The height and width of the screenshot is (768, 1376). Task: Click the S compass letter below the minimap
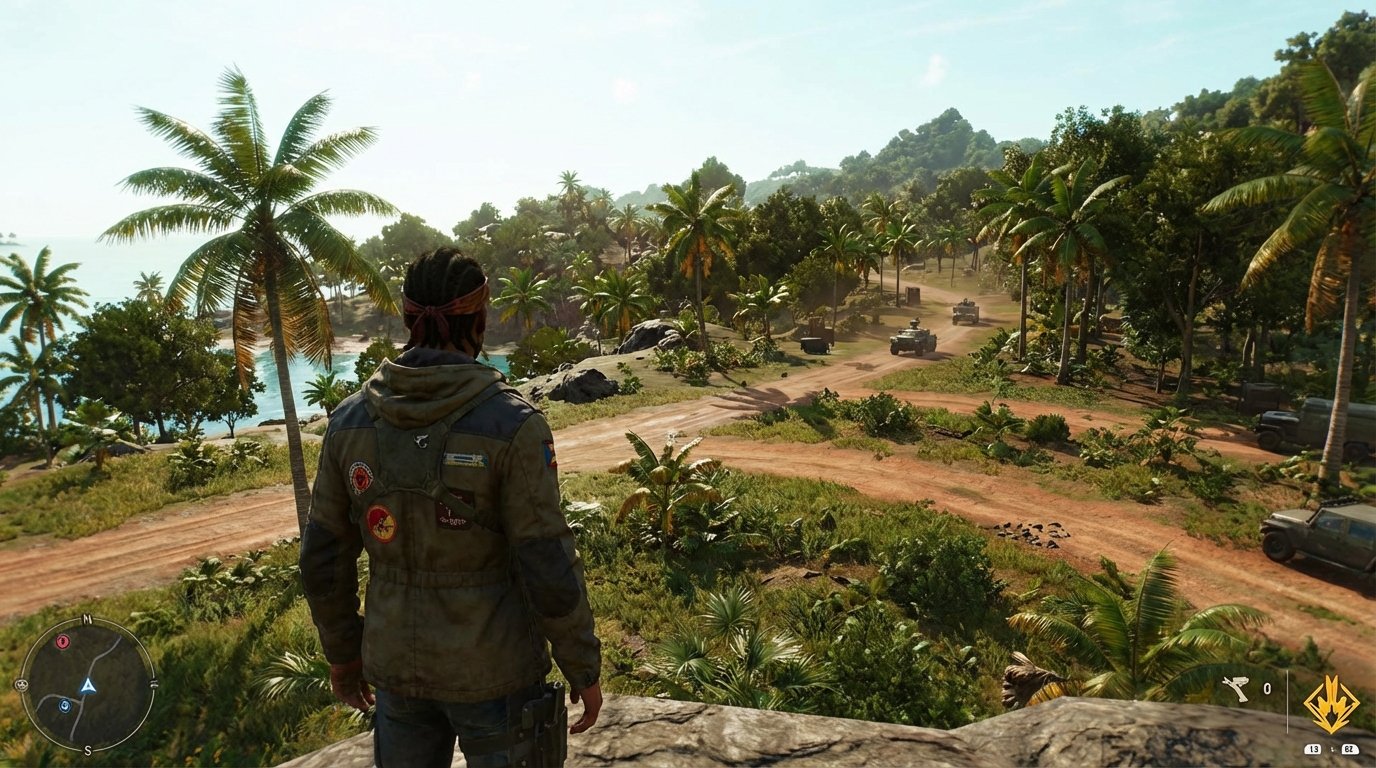click(88, 750)
